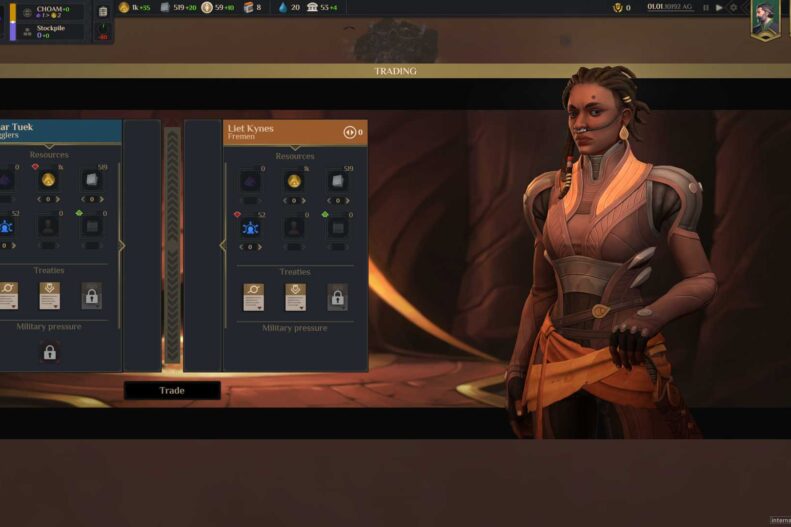Resume game with the play button

click(719, 7)
